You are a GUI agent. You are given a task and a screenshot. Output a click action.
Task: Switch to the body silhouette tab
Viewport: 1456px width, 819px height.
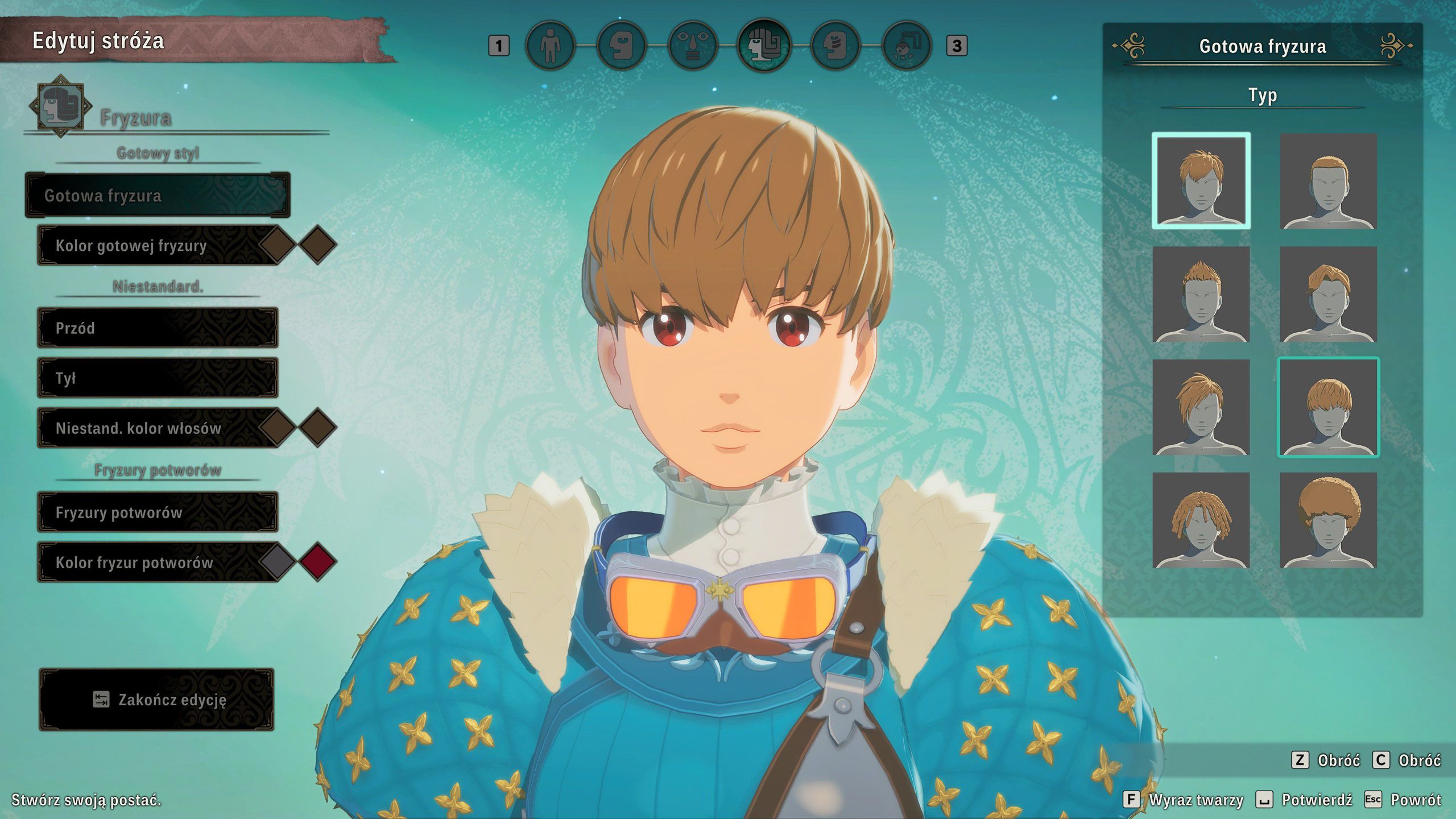coord(550,45)
